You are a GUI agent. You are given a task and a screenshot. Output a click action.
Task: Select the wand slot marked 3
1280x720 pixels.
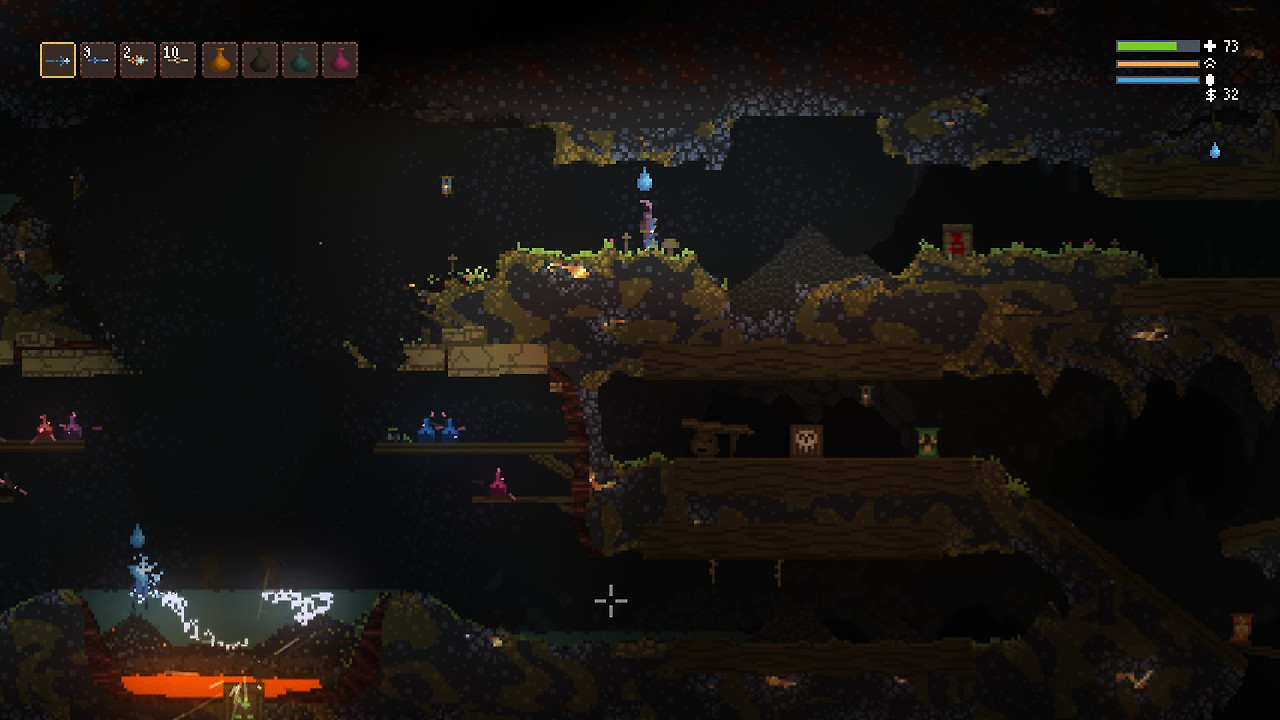coord(98,60)
